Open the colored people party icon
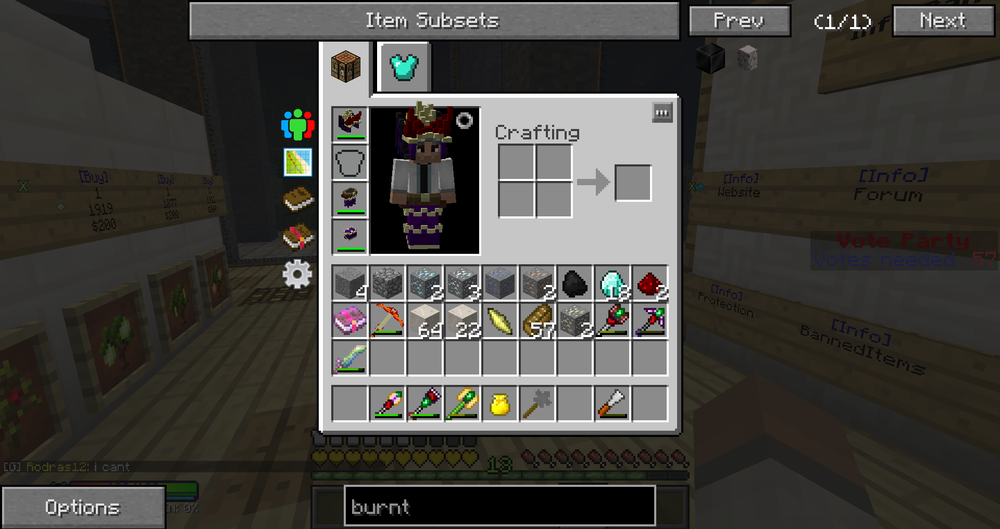This screenshot has width=1000, height=529. point(298,125)
